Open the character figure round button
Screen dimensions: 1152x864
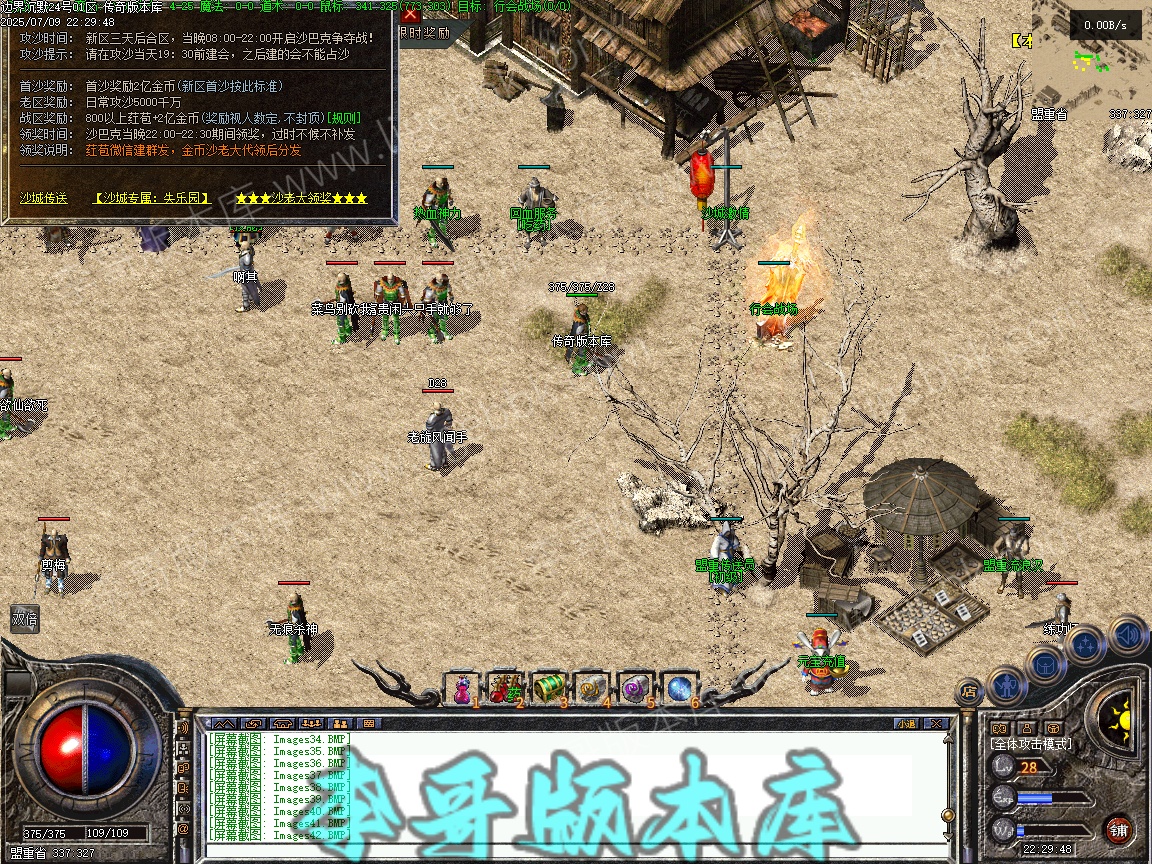pos(1007,686)
